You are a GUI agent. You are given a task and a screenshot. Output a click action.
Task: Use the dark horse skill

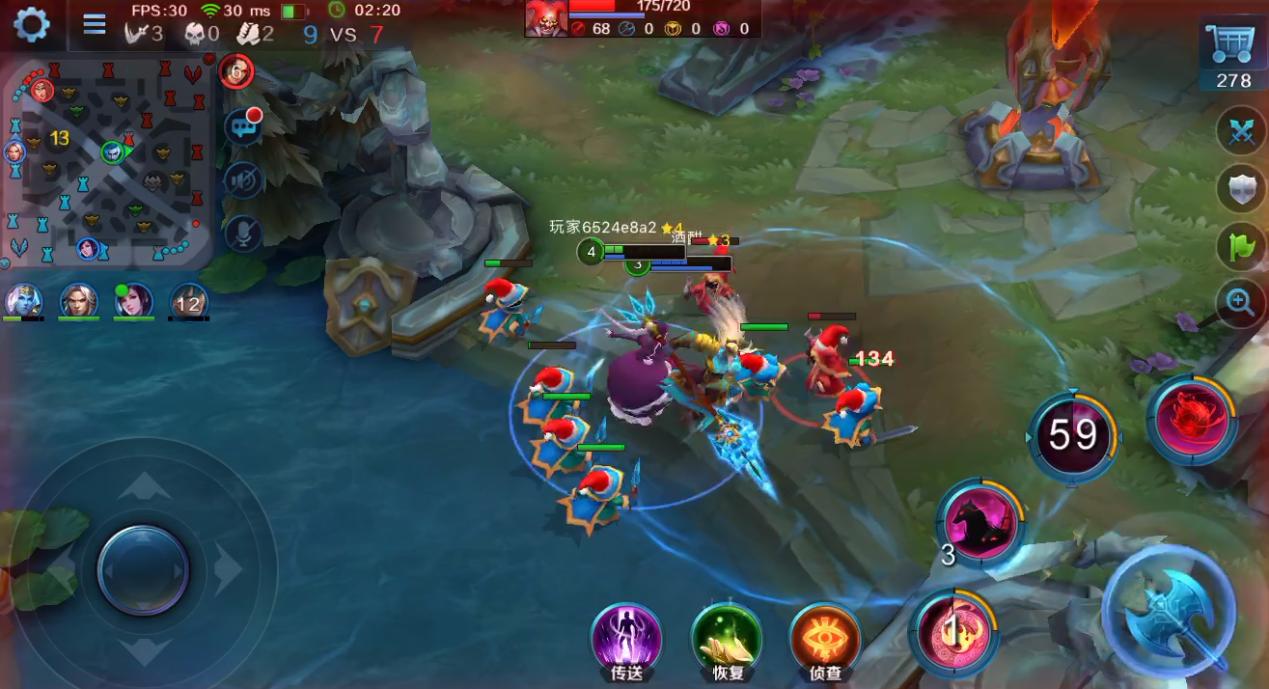[981, 523]
